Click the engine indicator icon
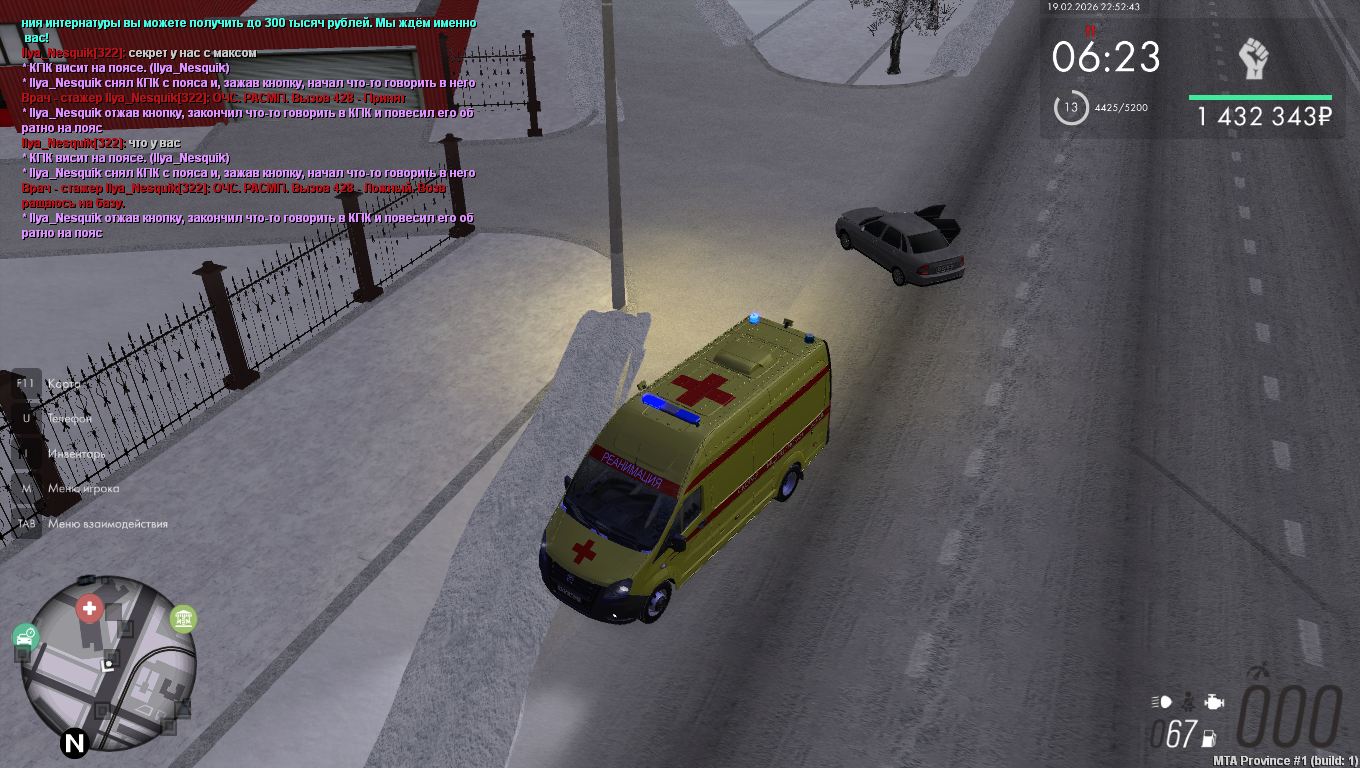 pyautogui.click(x=1213, y=701)
